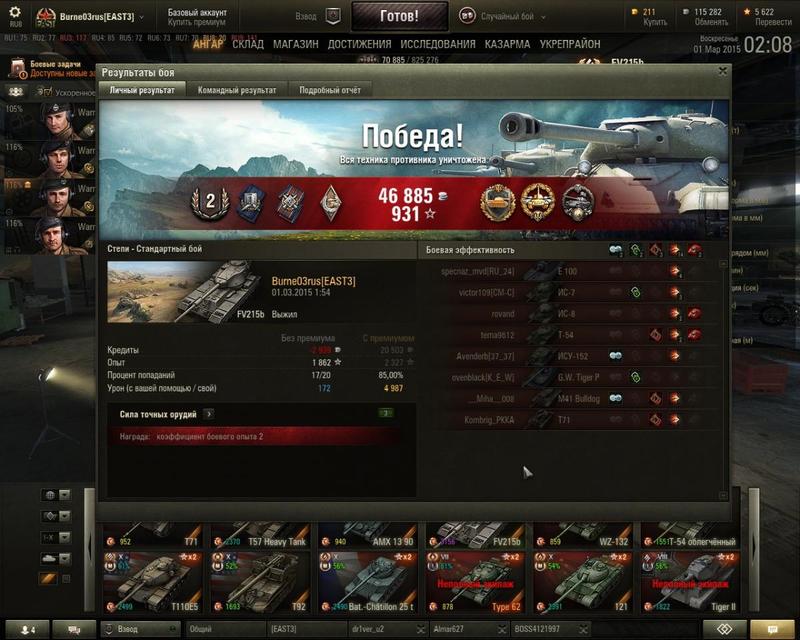Open the settings gear menu

point(15,12)
